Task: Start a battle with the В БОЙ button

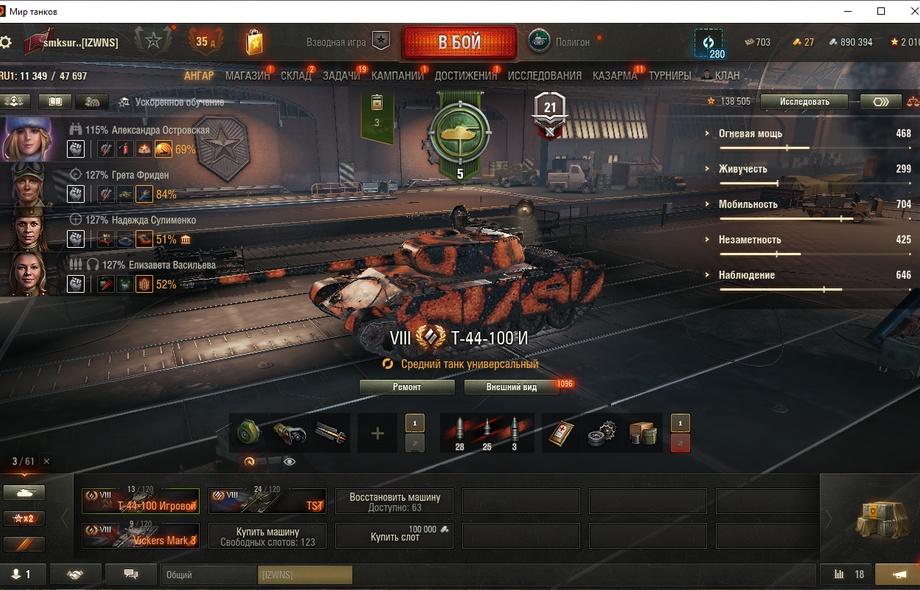Action: [x=459, y=43]
